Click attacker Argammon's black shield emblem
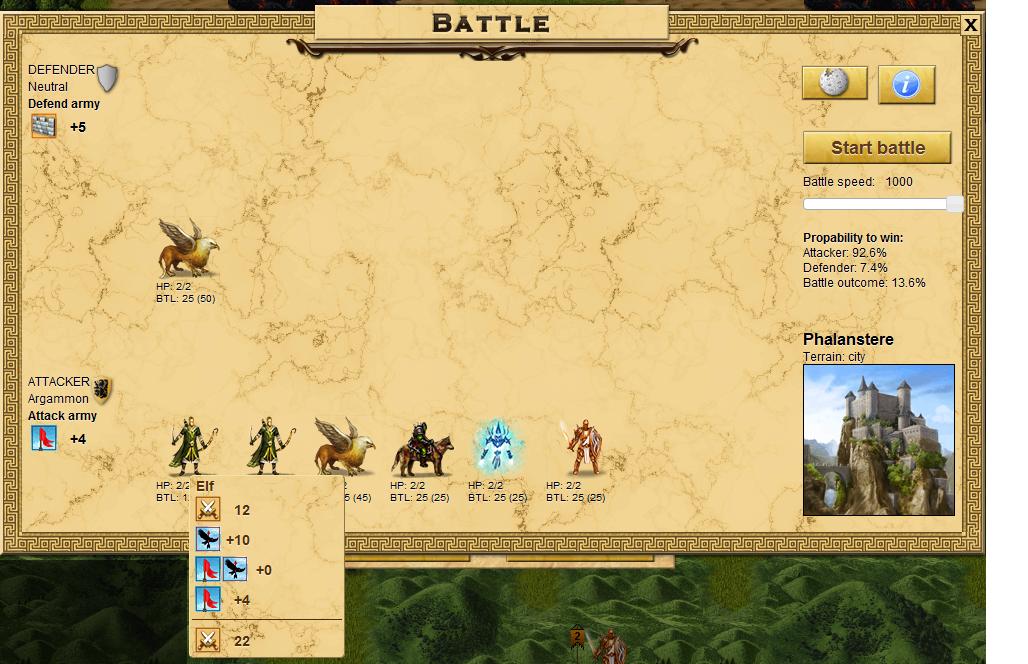Screen dimensions: 1028x664 point(102,390)
